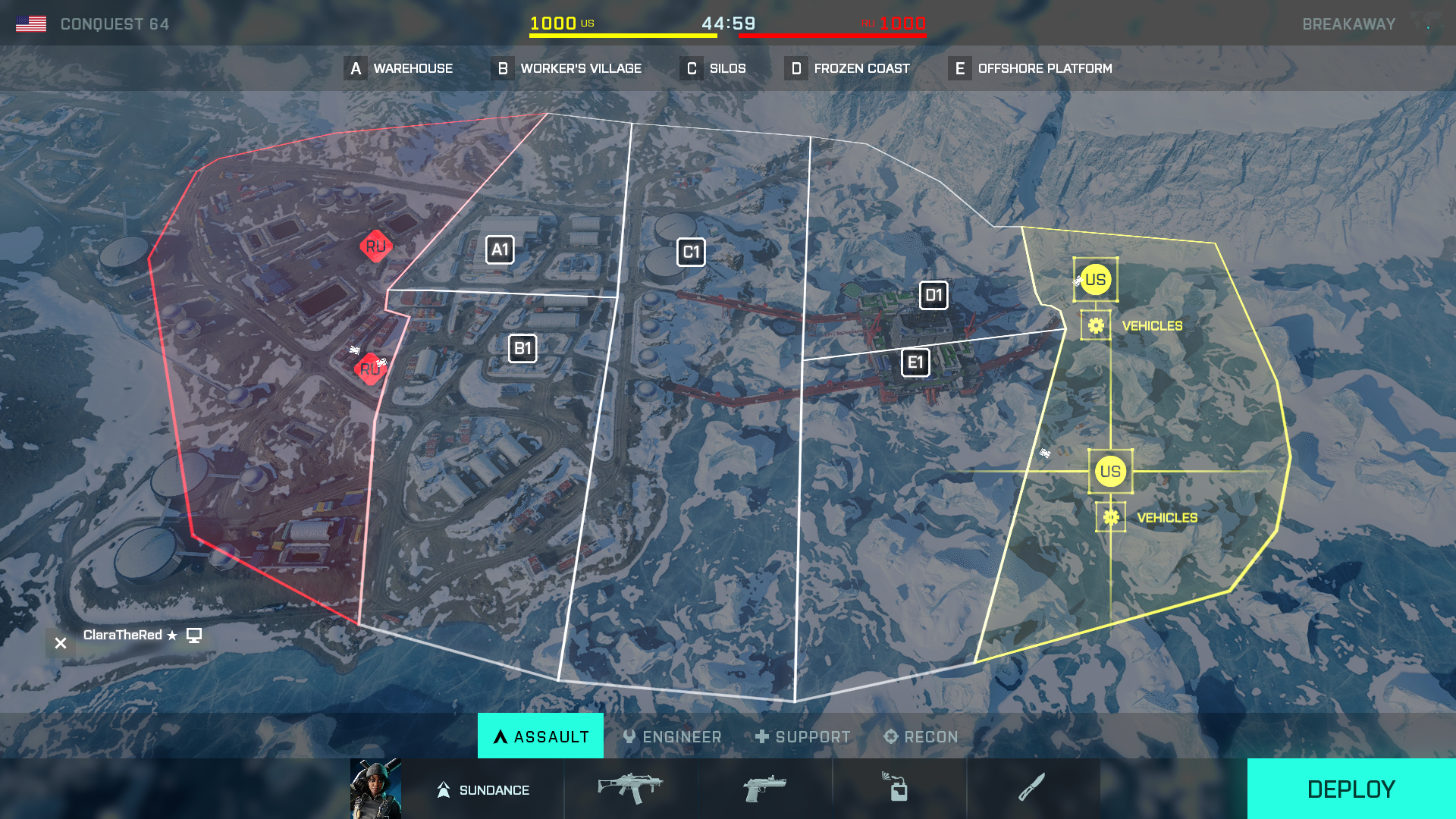Image resolution: width=1456 pixels, height=819 pixels.
Task: Switch to the Engineer class
Action: pyautogui.click(x=672, y=736)
